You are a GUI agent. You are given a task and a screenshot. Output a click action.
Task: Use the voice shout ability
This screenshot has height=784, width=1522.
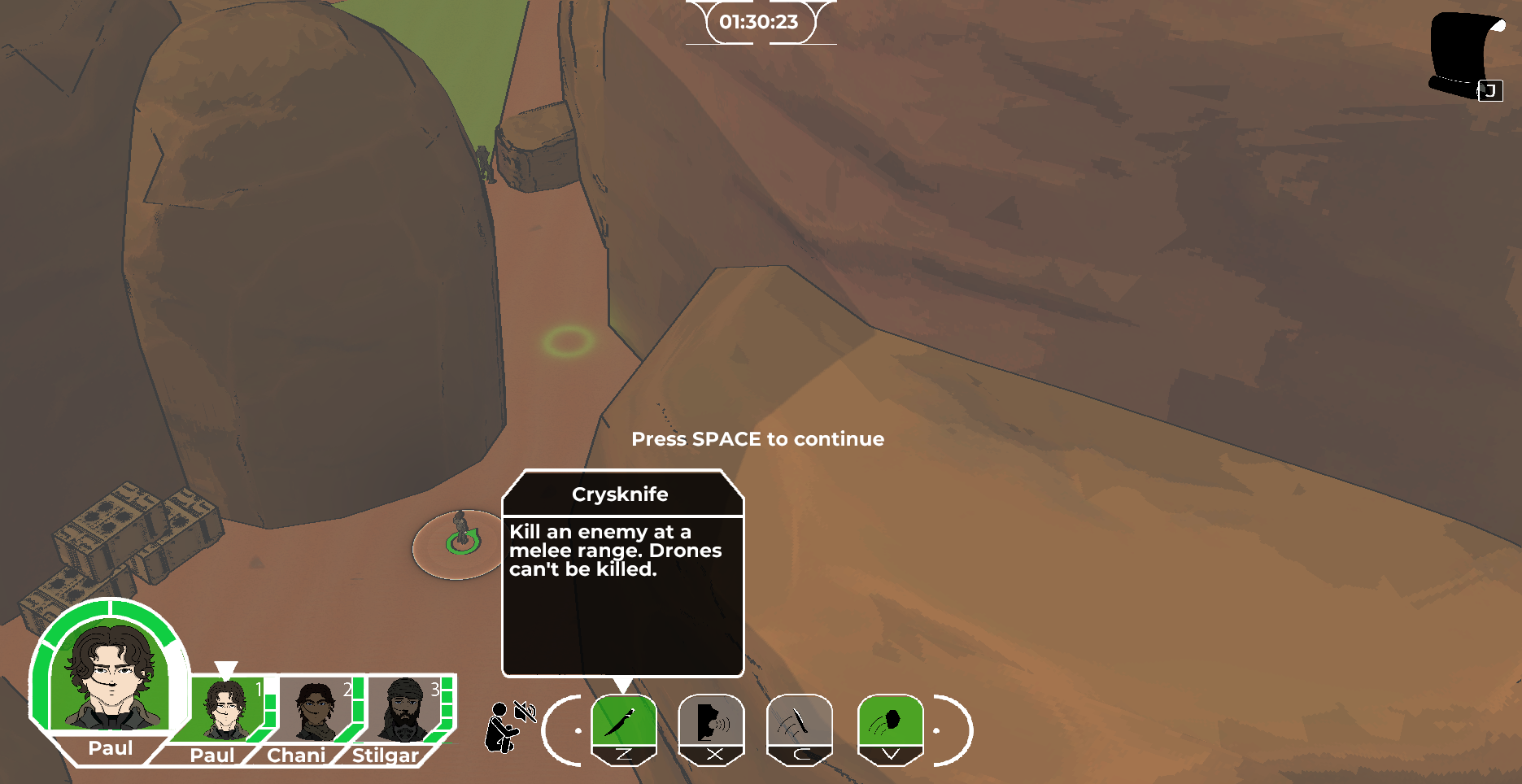coord(712,722)
